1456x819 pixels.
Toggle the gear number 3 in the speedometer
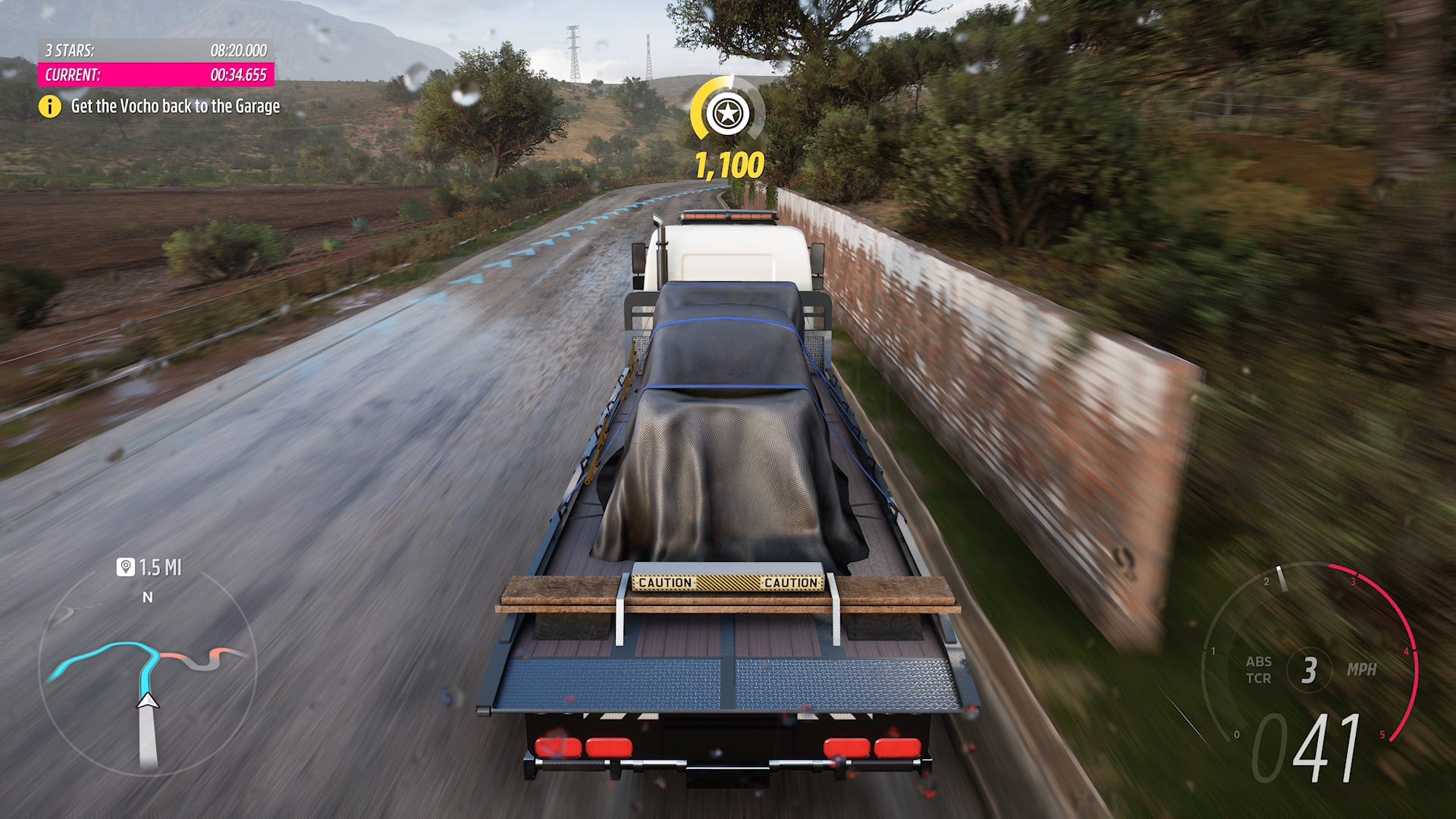click(x=1311, y=670)
